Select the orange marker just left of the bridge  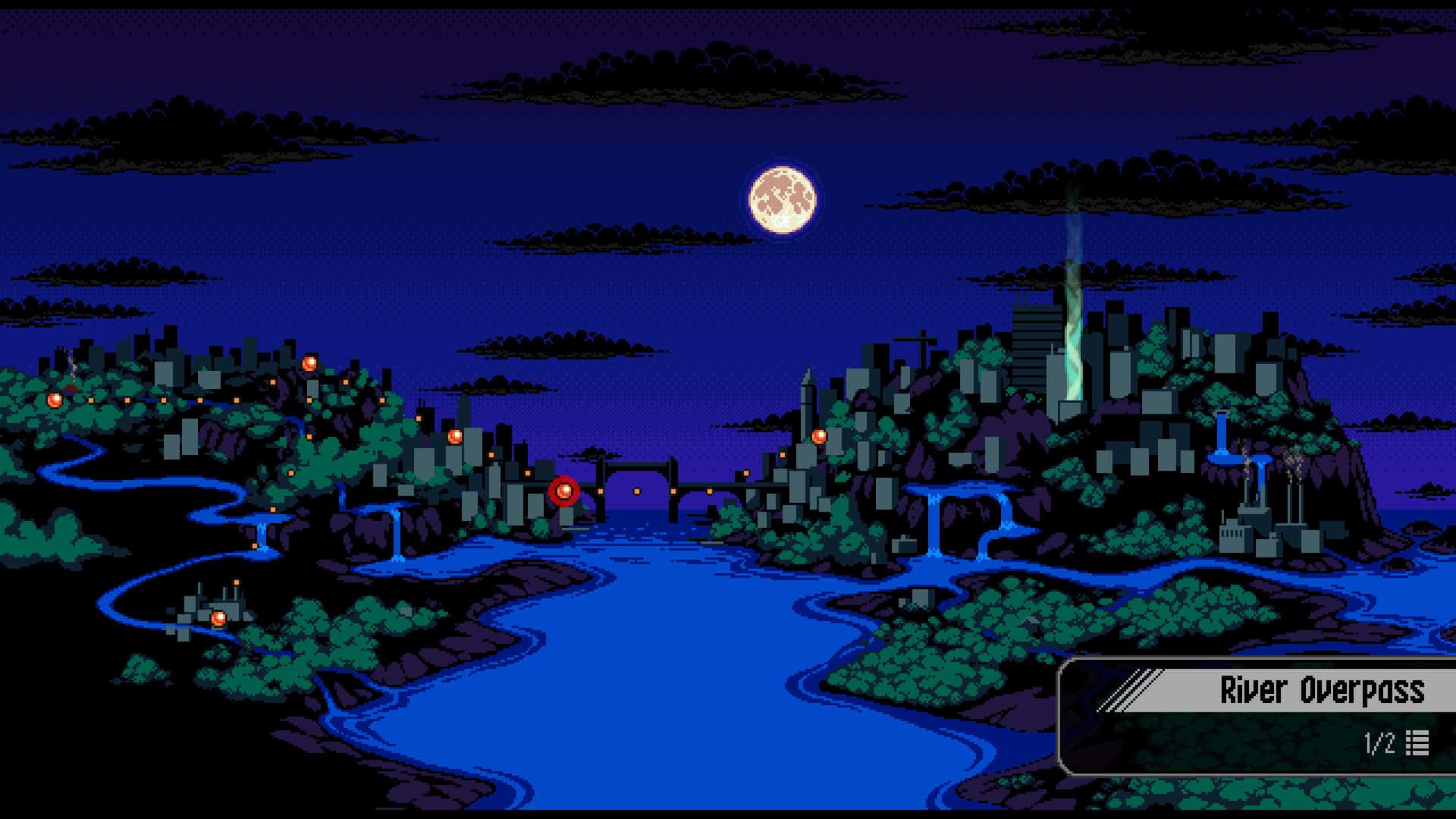[455, 436]
